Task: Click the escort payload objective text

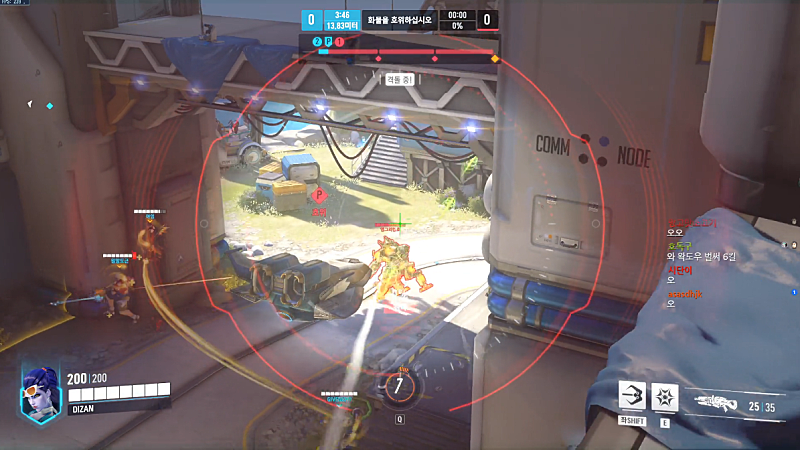Action: click(402, 18)
